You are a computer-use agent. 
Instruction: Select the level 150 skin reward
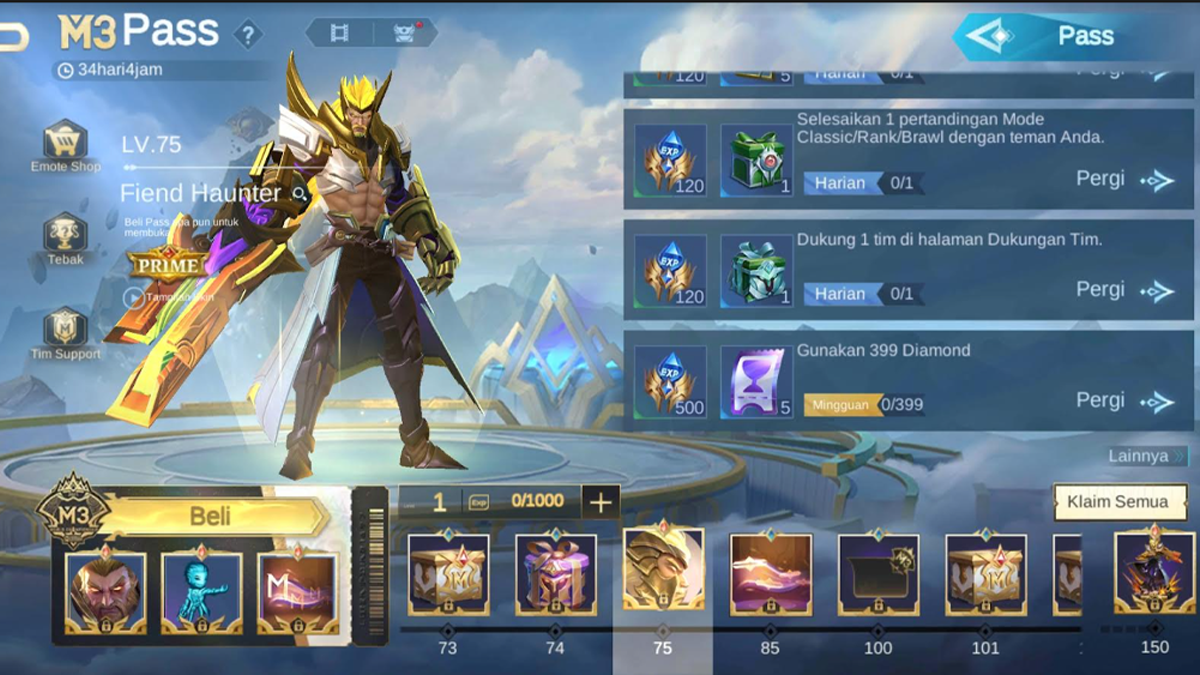(1154, 573)
